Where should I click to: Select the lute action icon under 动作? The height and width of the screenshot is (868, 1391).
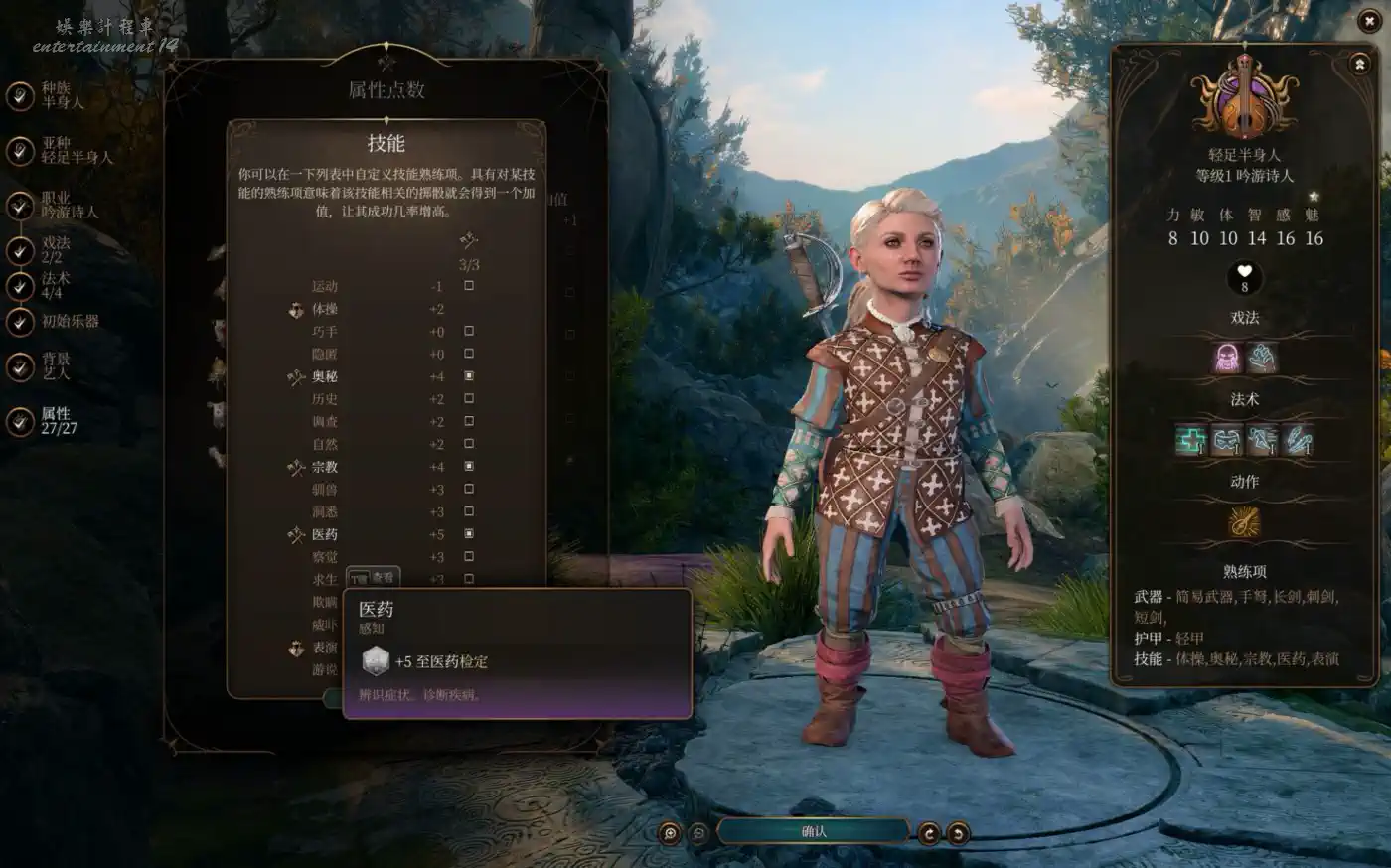click(x=1244, y=521)
